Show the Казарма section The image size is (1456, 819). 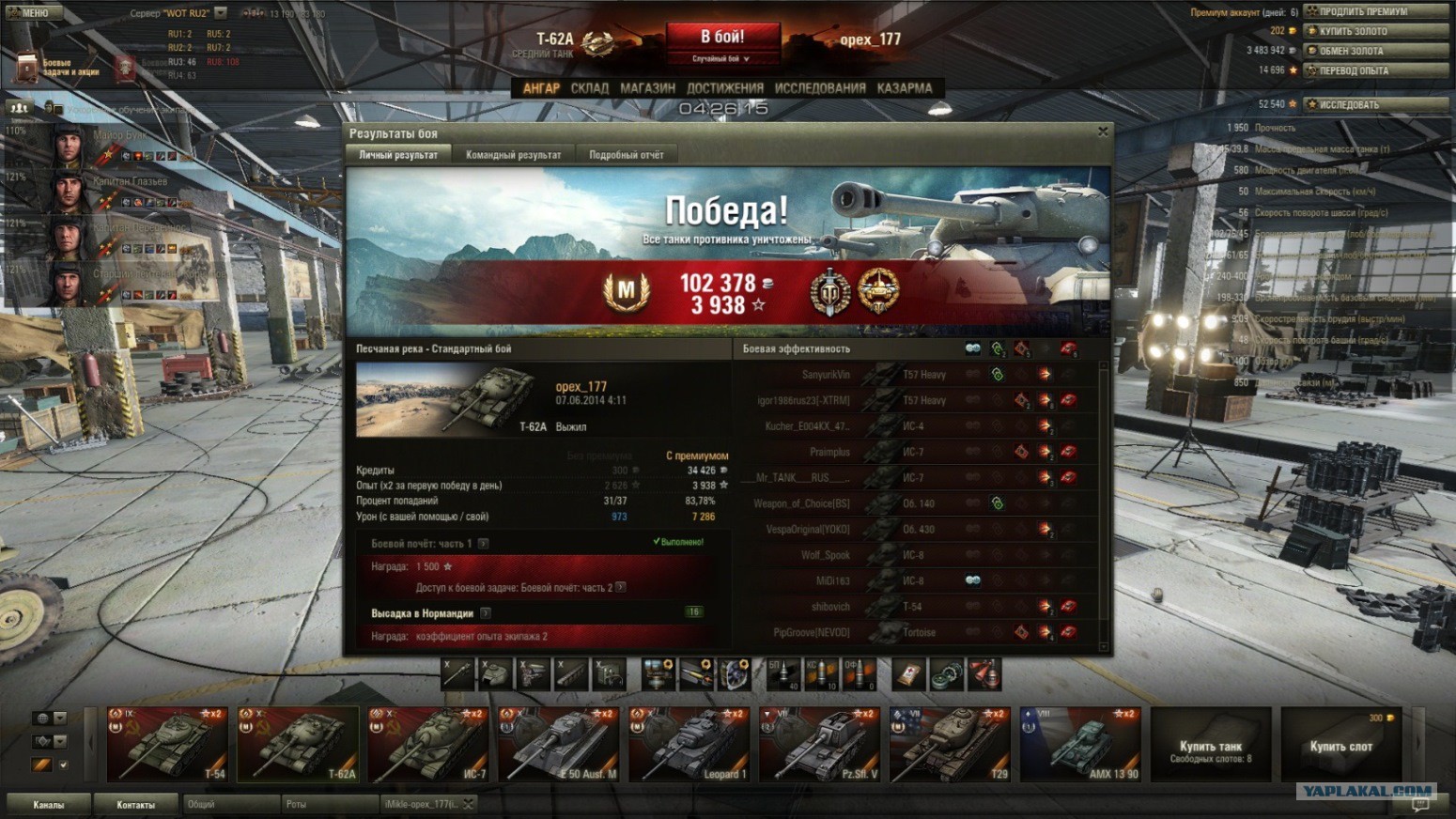click(x=904, y=88)
